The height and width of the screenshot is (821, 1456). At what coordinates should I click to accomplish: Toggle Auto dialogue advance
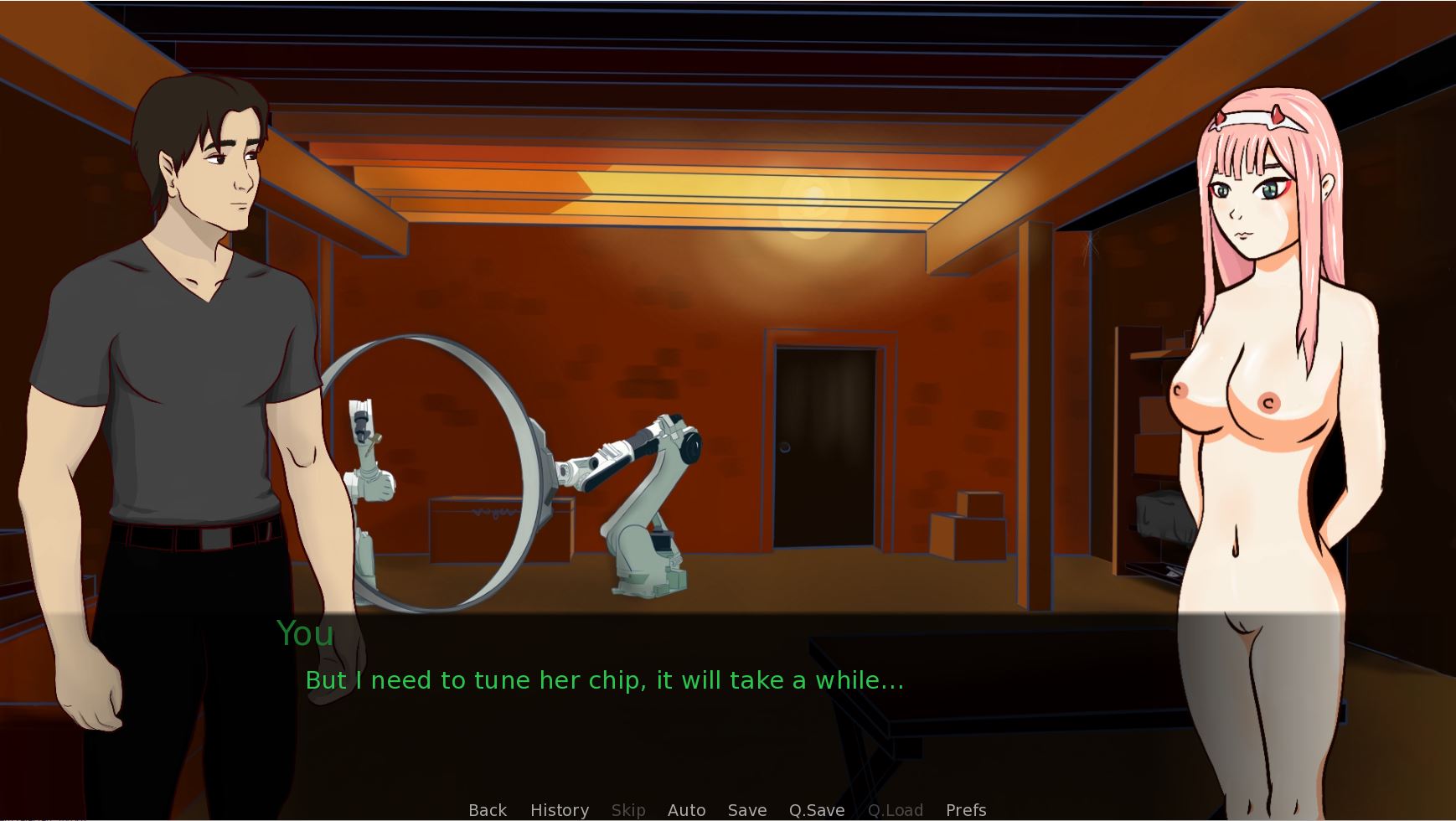click(686, 810)
